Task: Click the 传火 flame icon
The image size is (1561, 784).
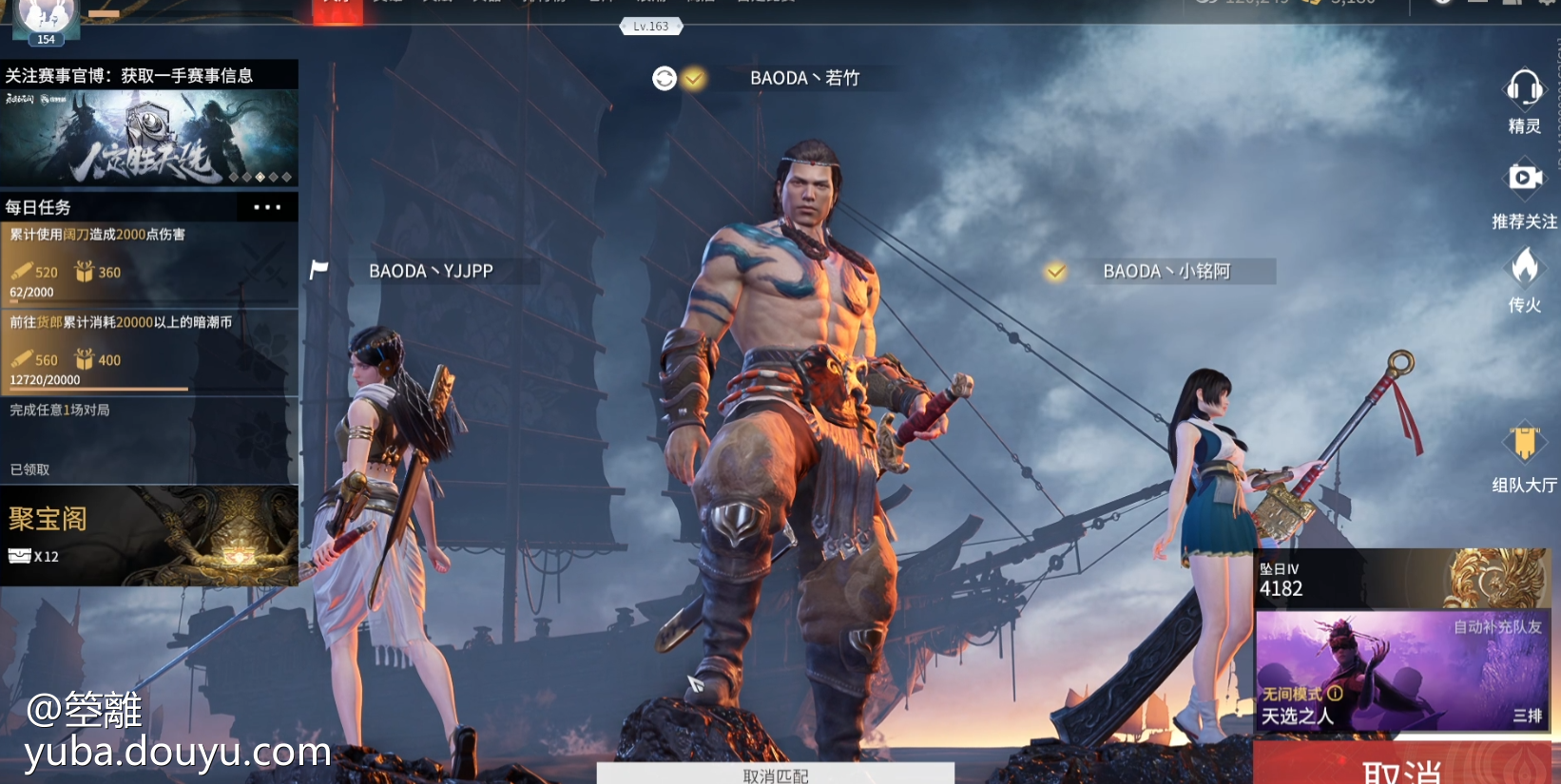Action: pyautogui.click(x=1524, y=268)
